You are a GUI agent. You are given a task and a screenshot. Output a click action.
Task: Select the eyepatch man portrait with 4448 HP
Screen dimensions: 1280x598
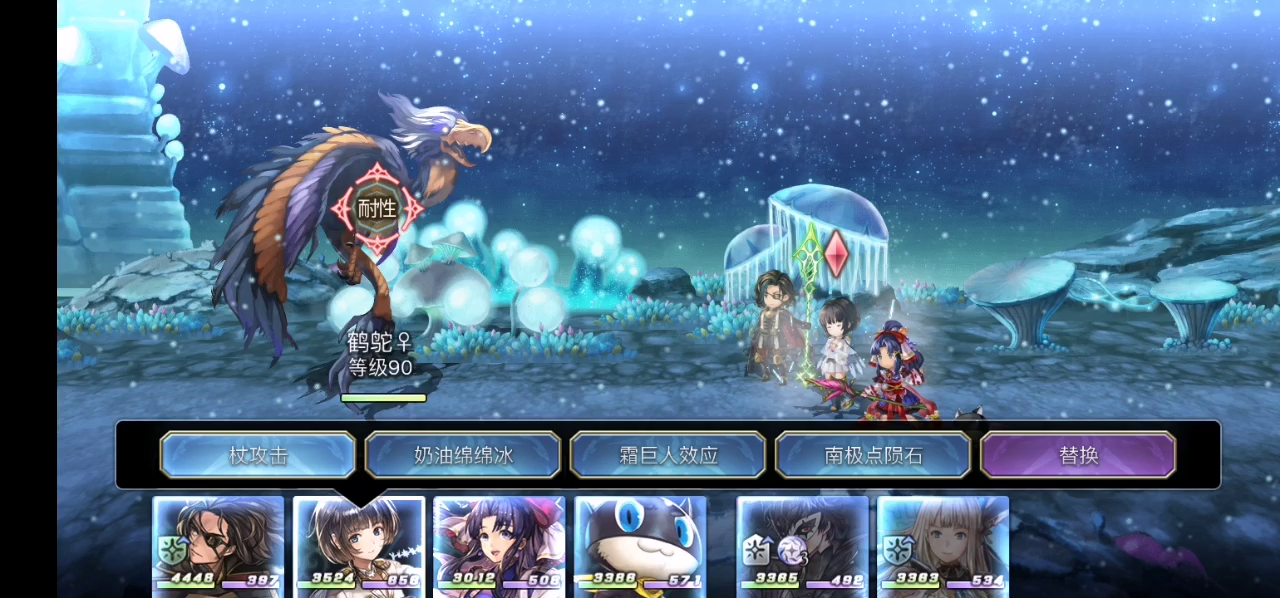pos(218,545)
